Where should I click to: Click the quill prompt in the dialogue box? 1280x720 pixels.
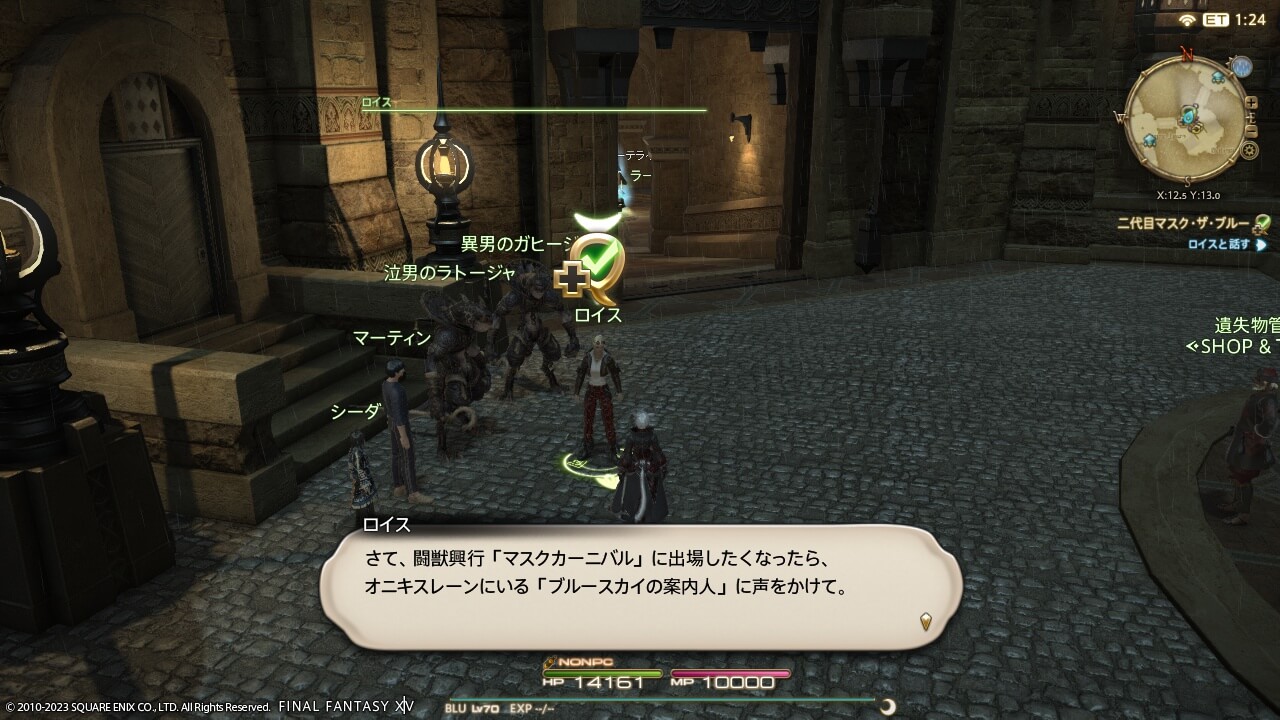pyautogui.click(x=925, y=619)
